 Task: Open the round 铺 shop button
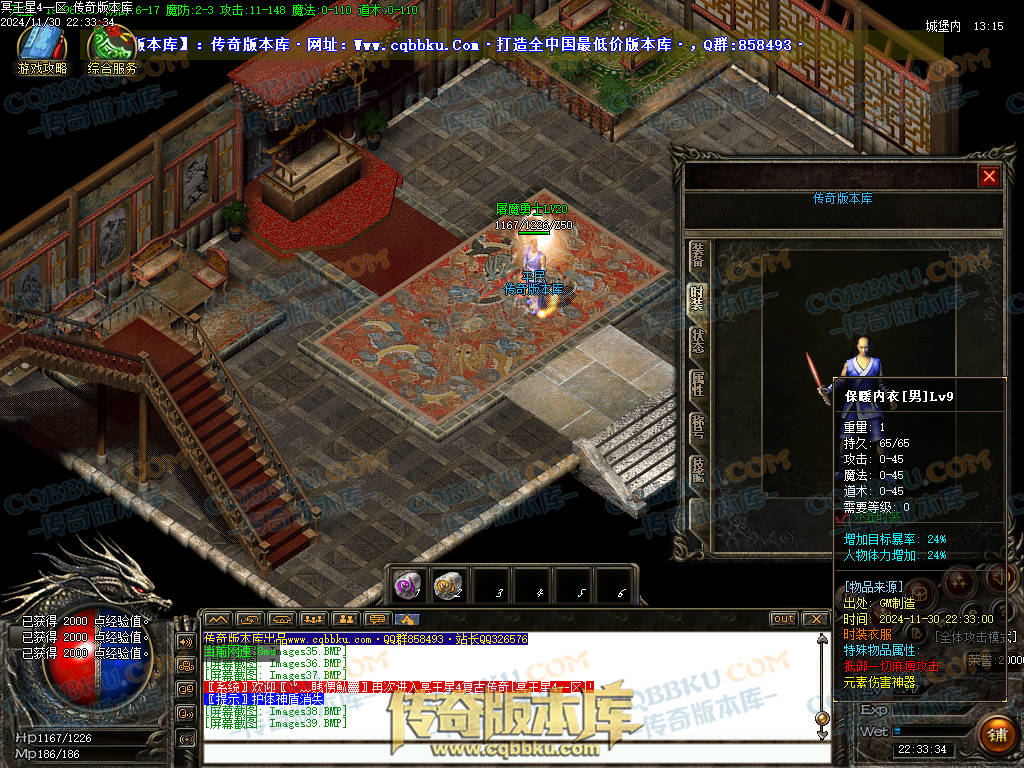tap(997, 735)
